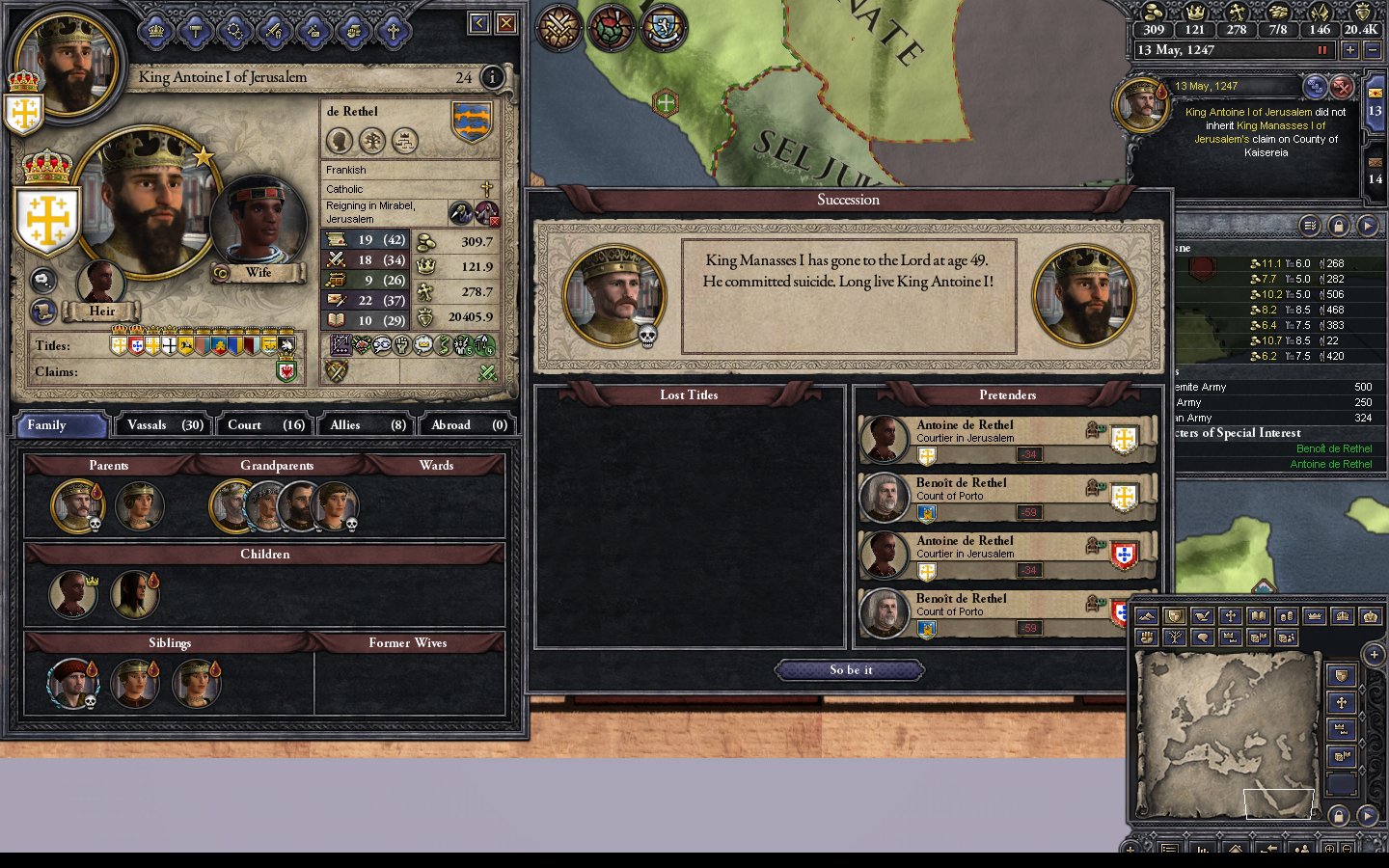Viewport: 1389px width, 868px height.
Task: Switch to the Vassals tab
Action: [x=165, y=425]
